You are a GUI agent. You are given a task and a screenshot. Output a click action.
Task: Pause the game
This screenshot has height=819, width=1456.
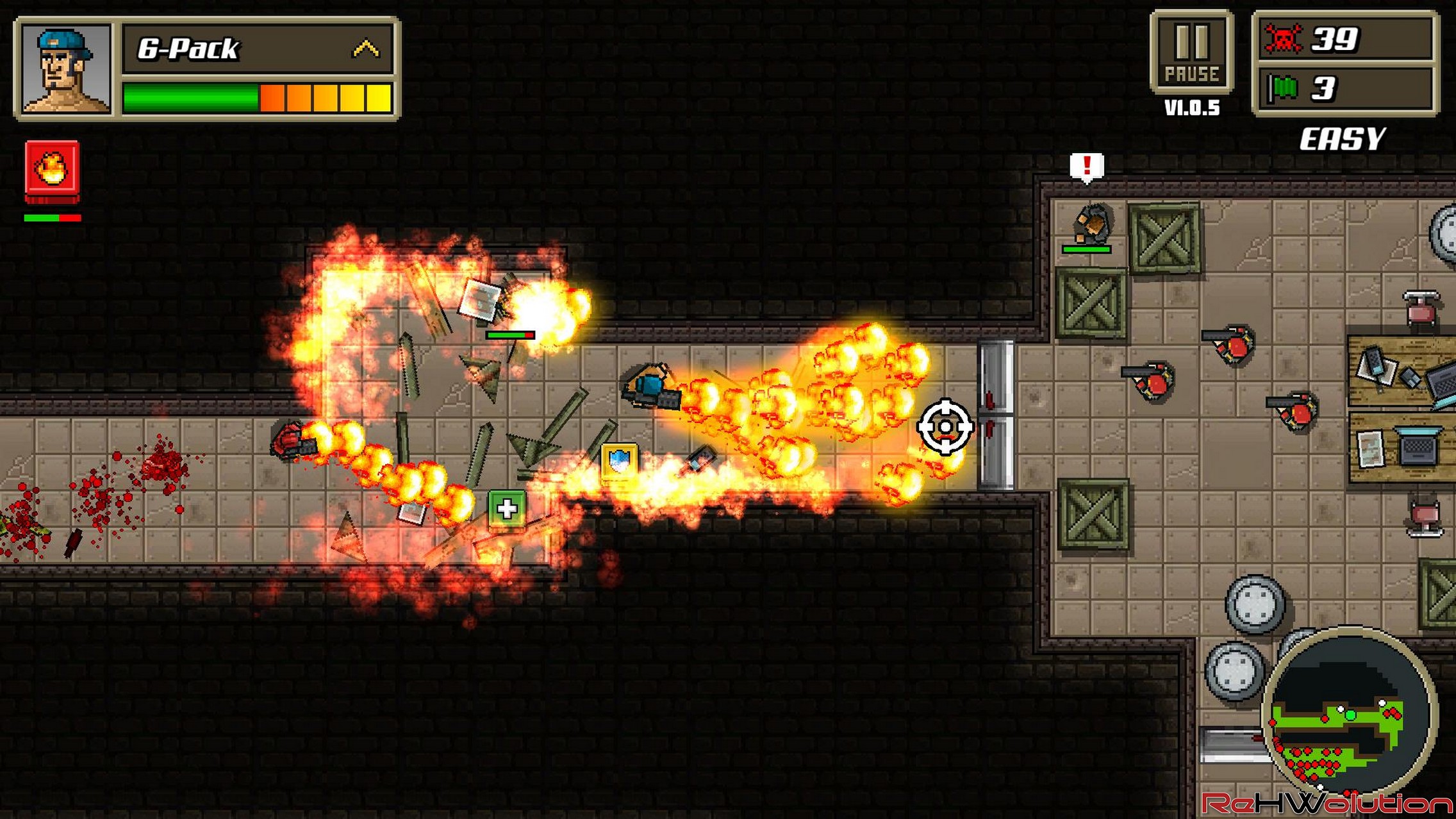(1191, 53)
